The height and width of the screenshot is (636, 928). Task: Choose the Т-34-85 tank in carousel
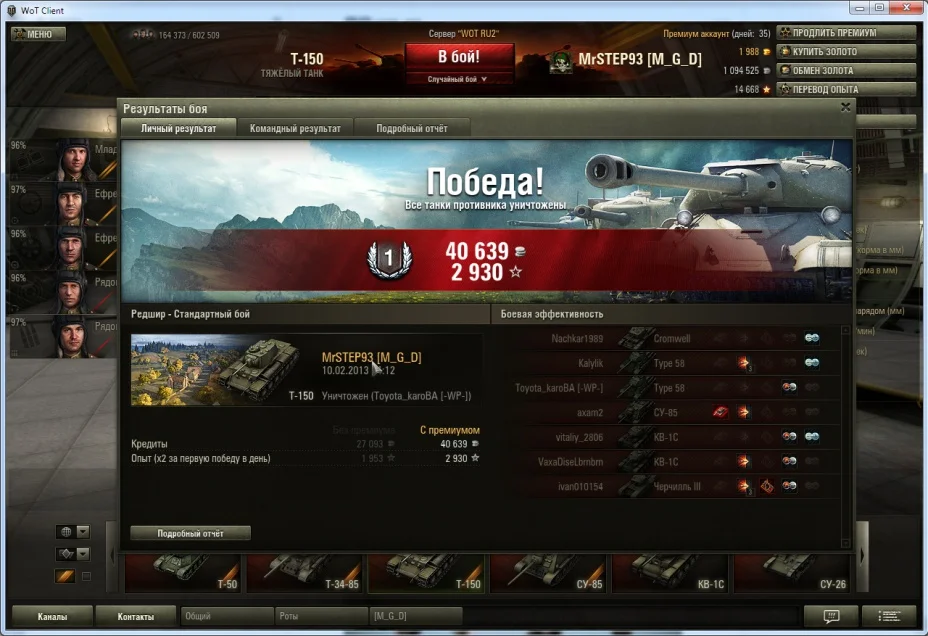(306, 573)
